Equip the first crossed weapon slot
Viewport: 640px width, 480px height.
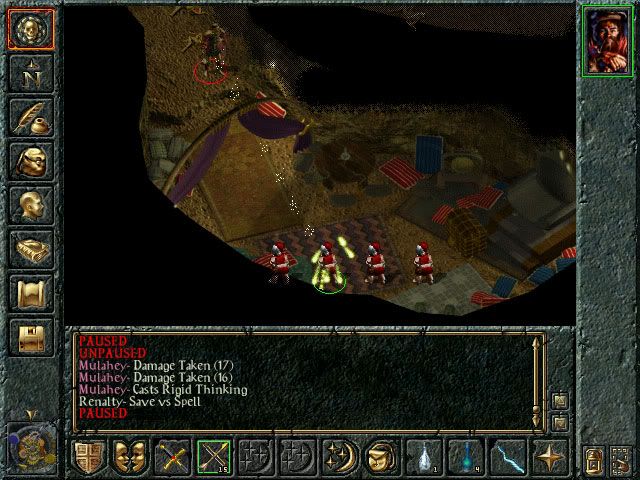click(171, 457)
